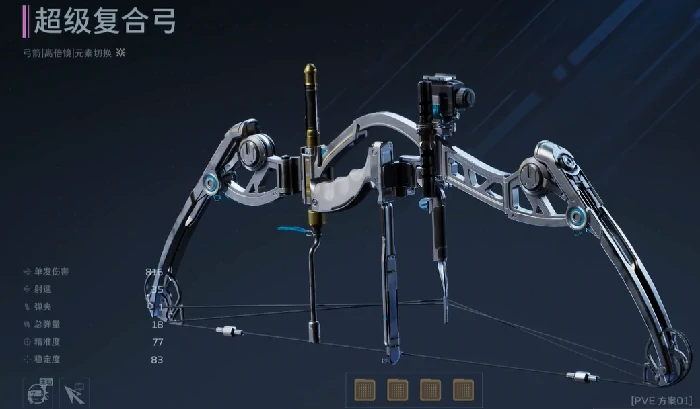Click the cursor arrow icon button

pos(74,392)
